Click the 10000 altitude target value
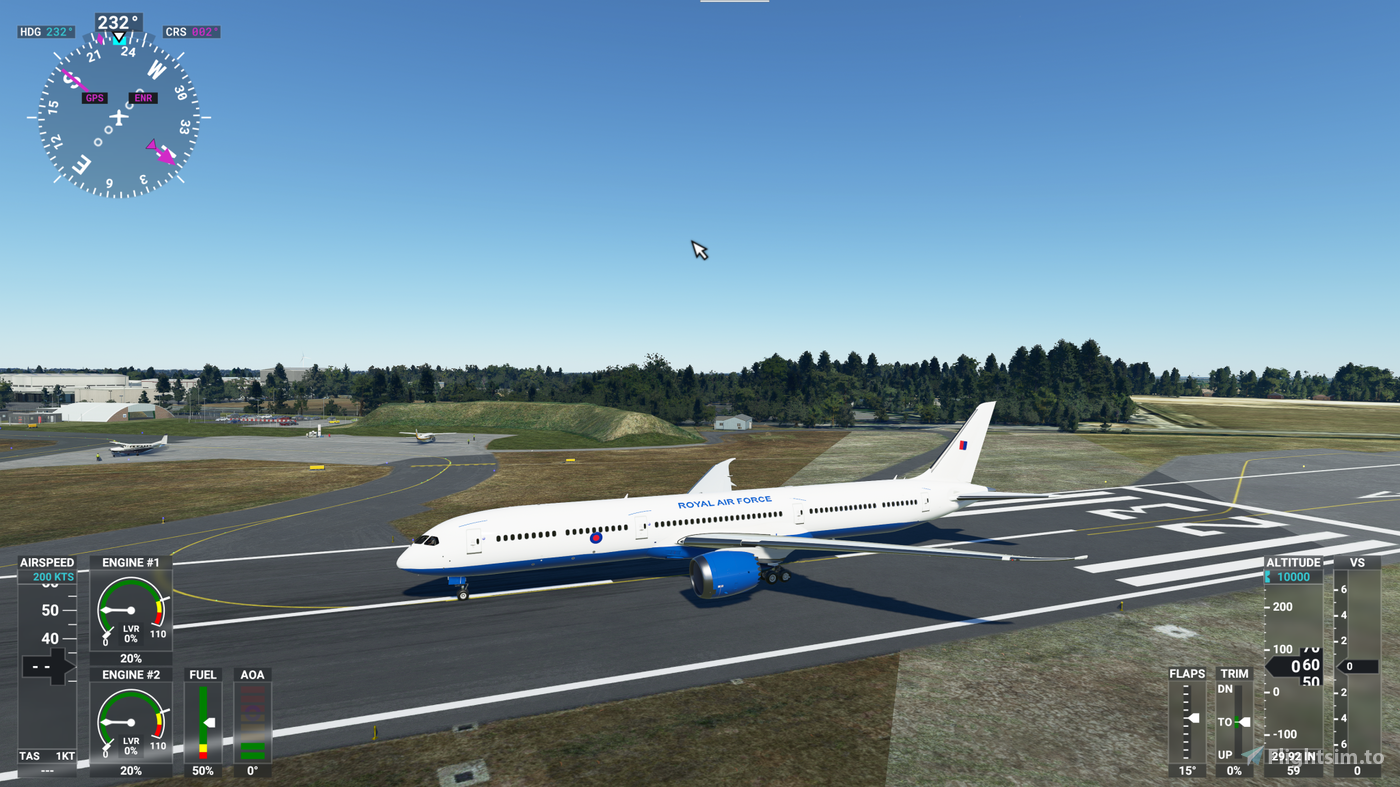 [1293, 576]
